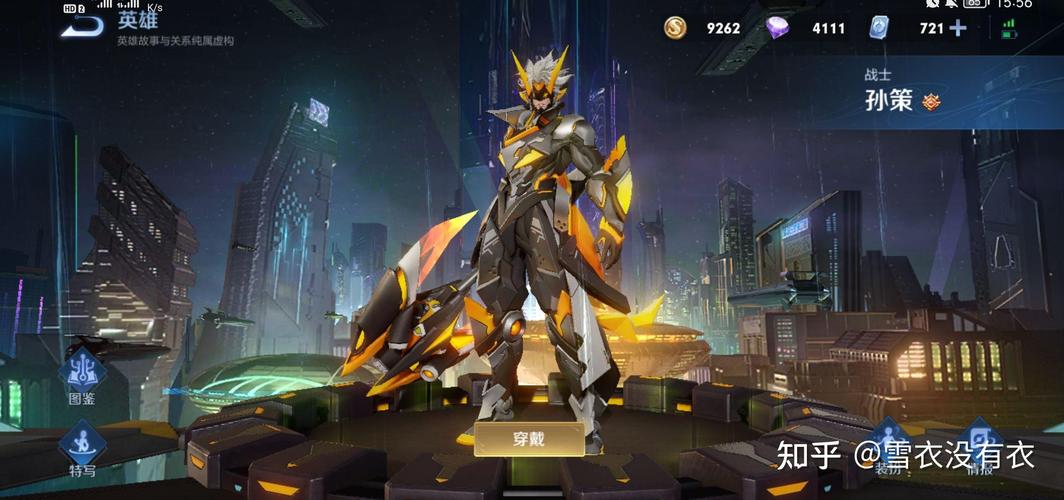Open the 装扮 dress-up icon
1064x500 pixels.
tap(888, 442)
